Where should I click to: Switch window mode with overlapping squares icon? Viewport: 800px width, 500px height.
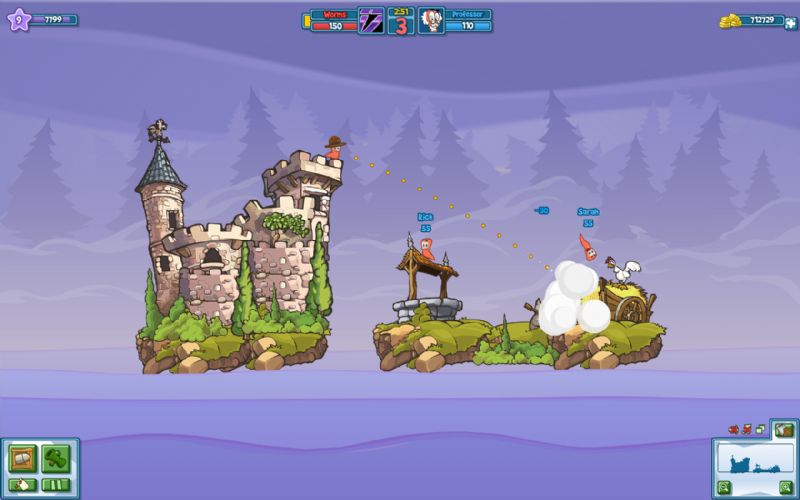tap(759, 430)
